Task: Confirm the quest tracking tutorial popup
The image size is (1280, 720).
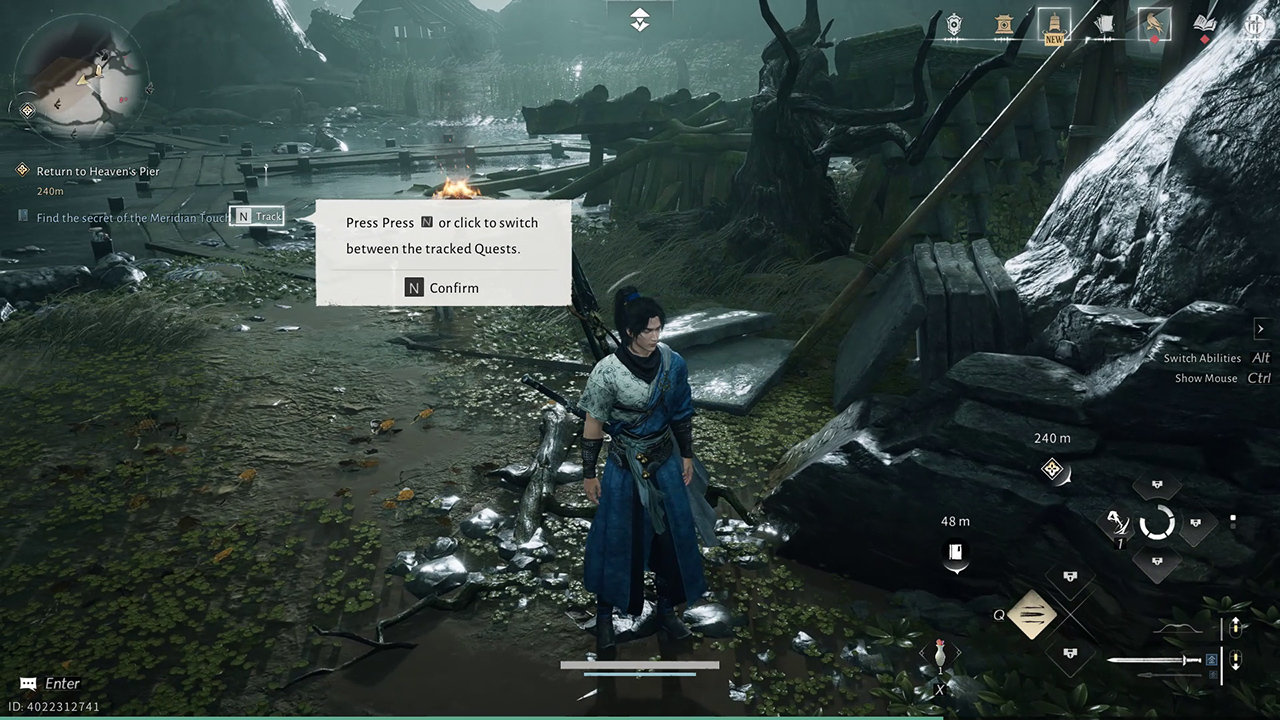Action: (x=442, y=288)
